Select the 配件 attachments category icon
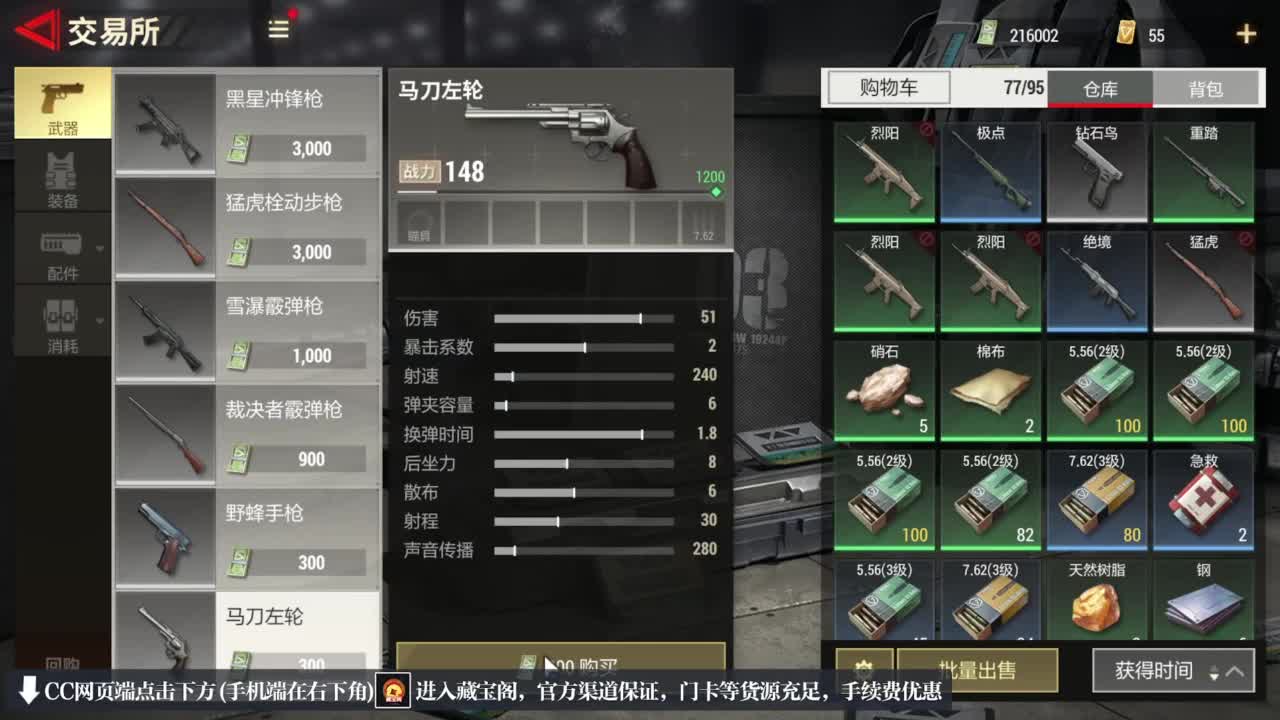Viewport: 1280px width, 720px height. pyautogui.click(x=62, y=244)
